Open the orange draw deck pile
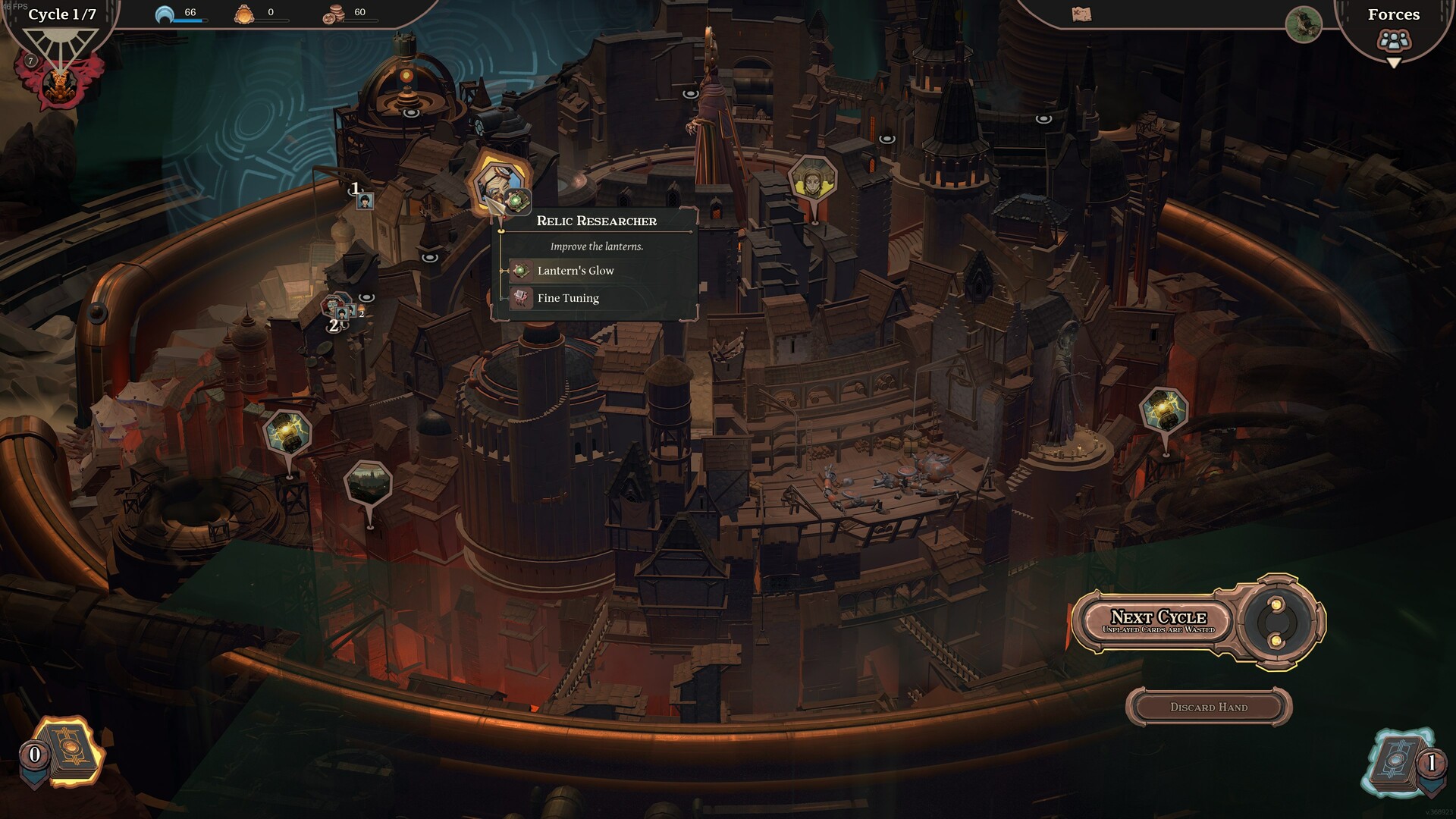Screen dimensions: 1456x819 pos(68,752)
